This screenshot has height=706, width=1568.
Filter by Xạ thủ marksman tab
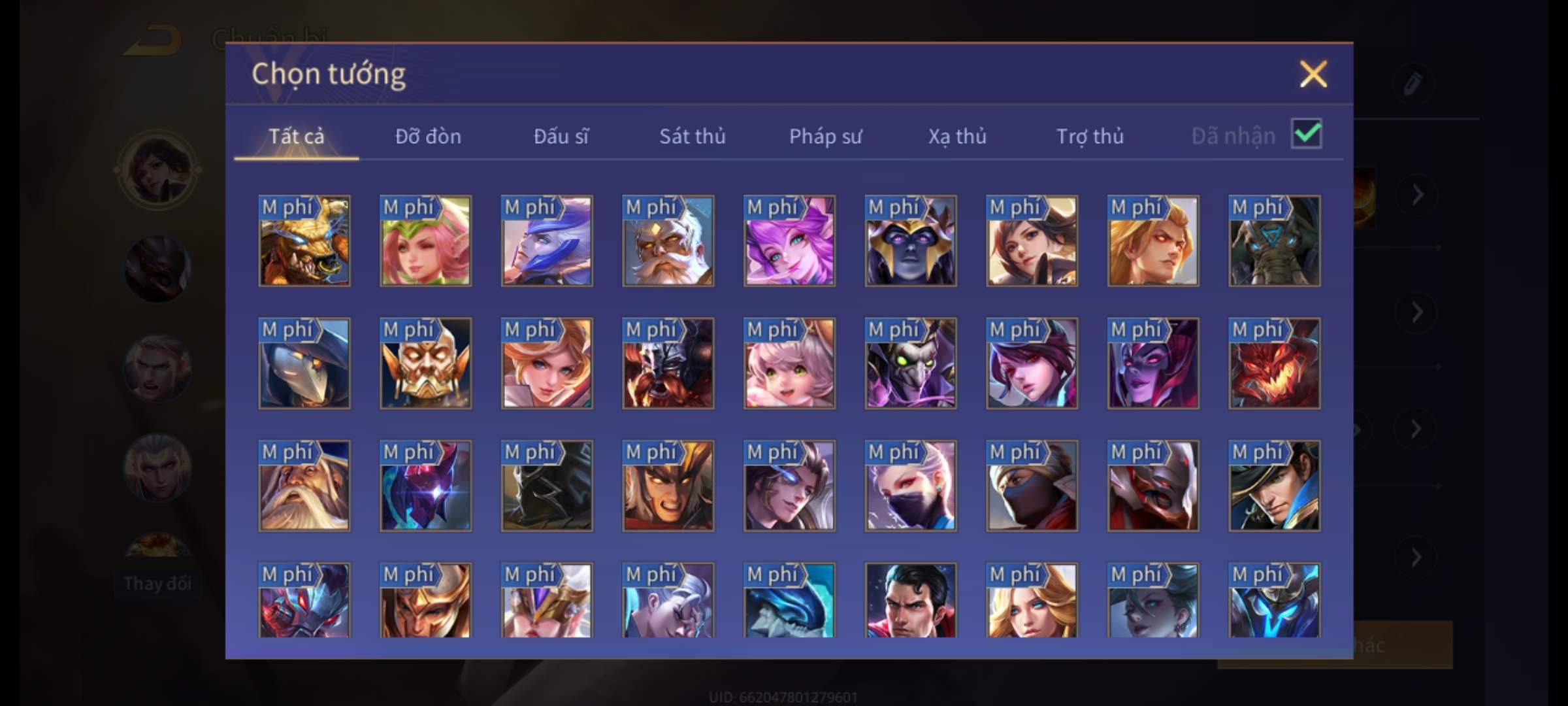[x=957, y=136]
